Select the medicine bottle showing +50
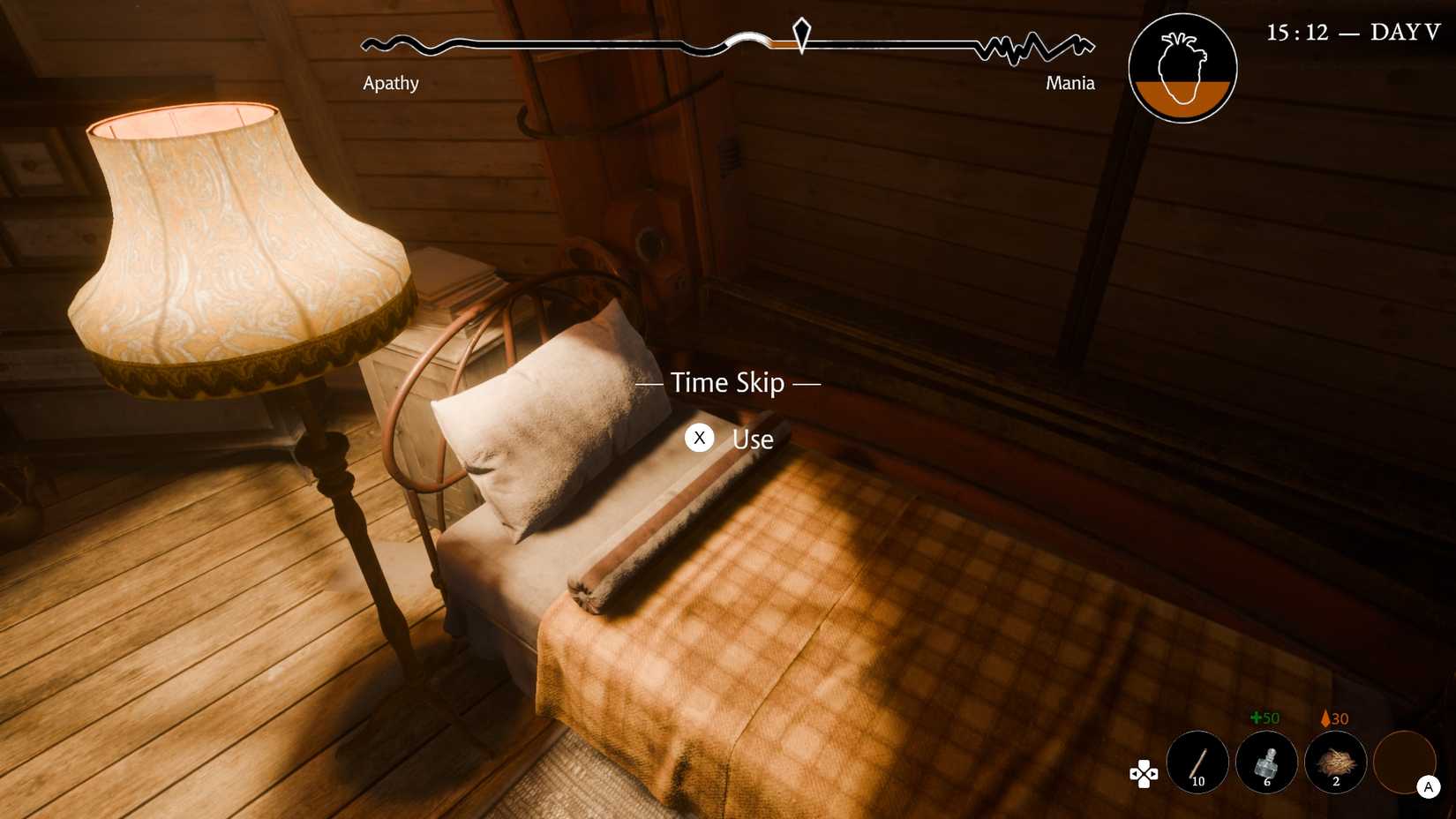This screenshot has width=1456, height=819. pos(1266,762)
